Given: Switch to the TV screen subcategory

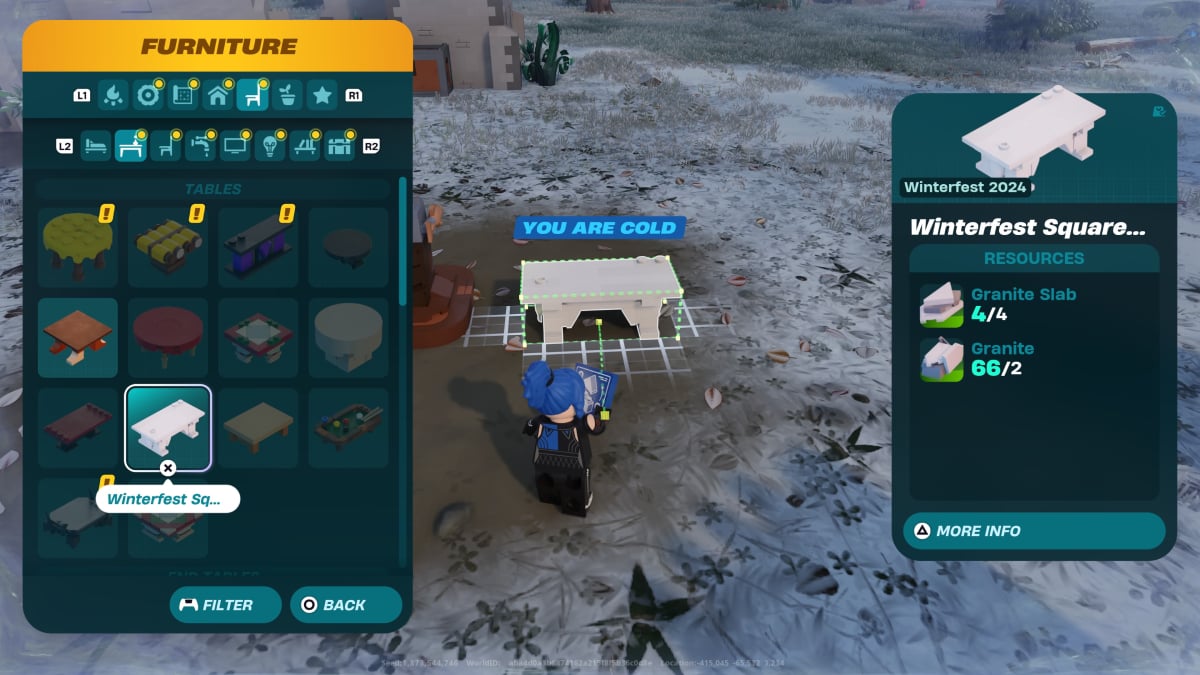Looking at the screenshot, I should (x=236, y=146).
